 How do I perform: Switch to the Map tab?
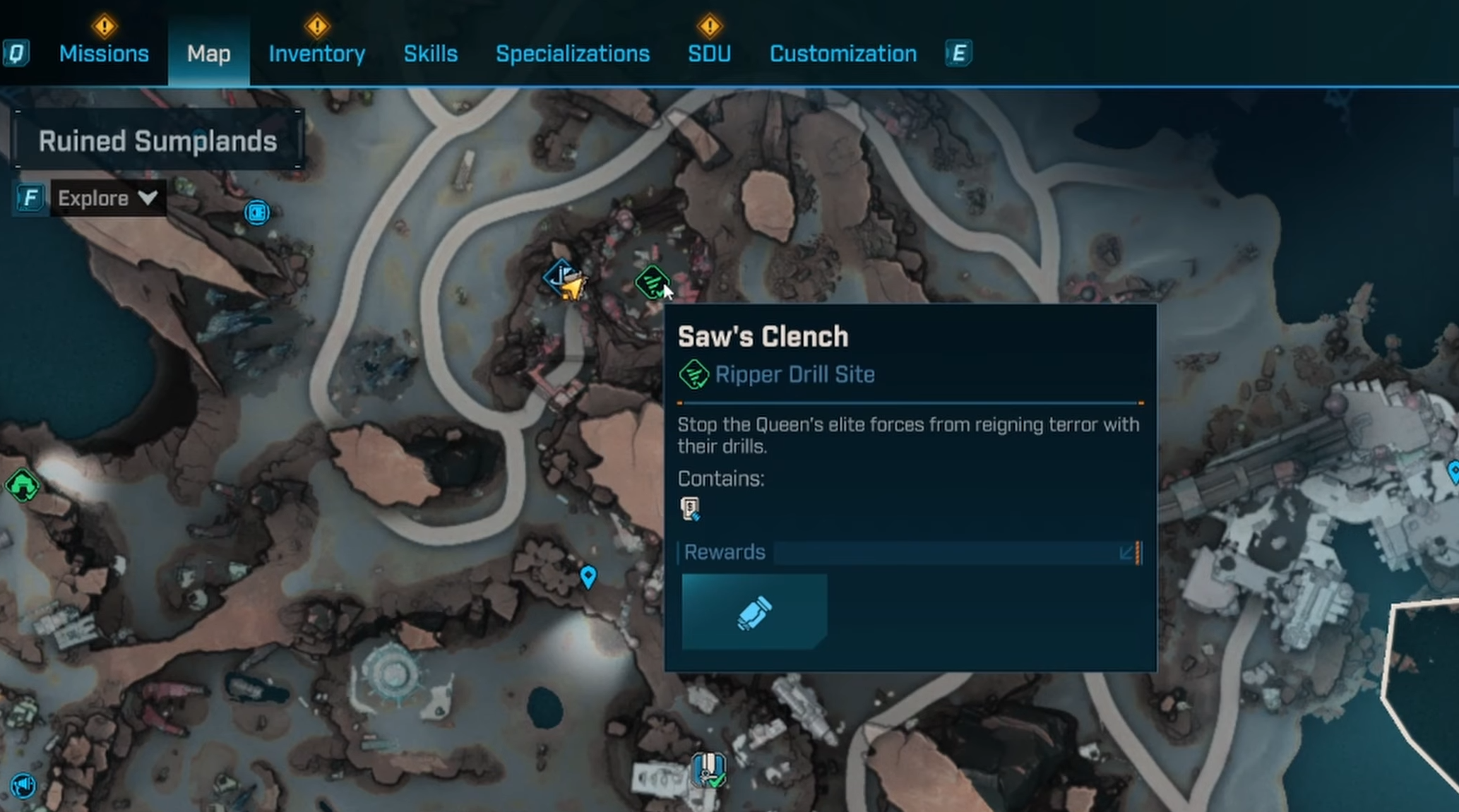point(208,54)
